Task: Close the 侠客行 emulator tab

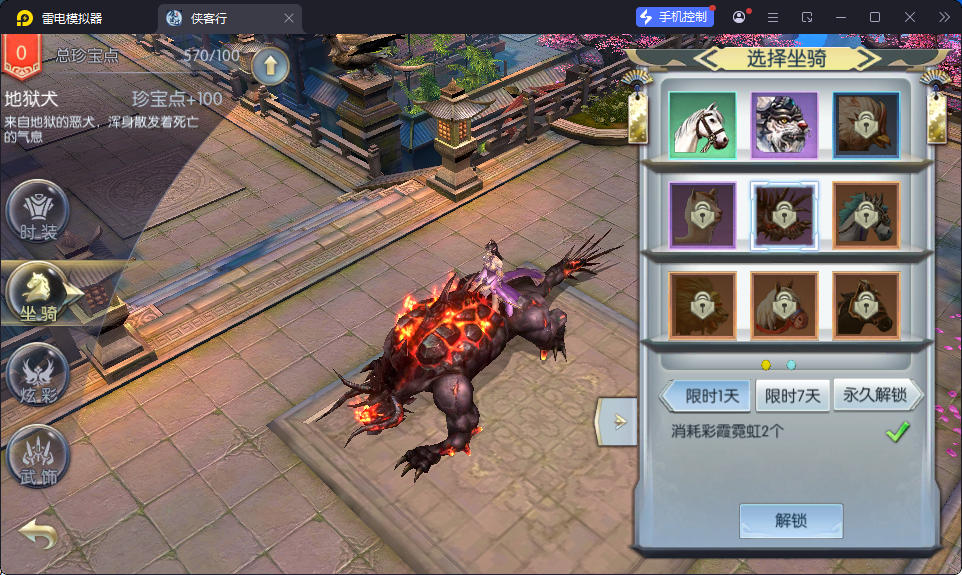Action: (289, 18)
